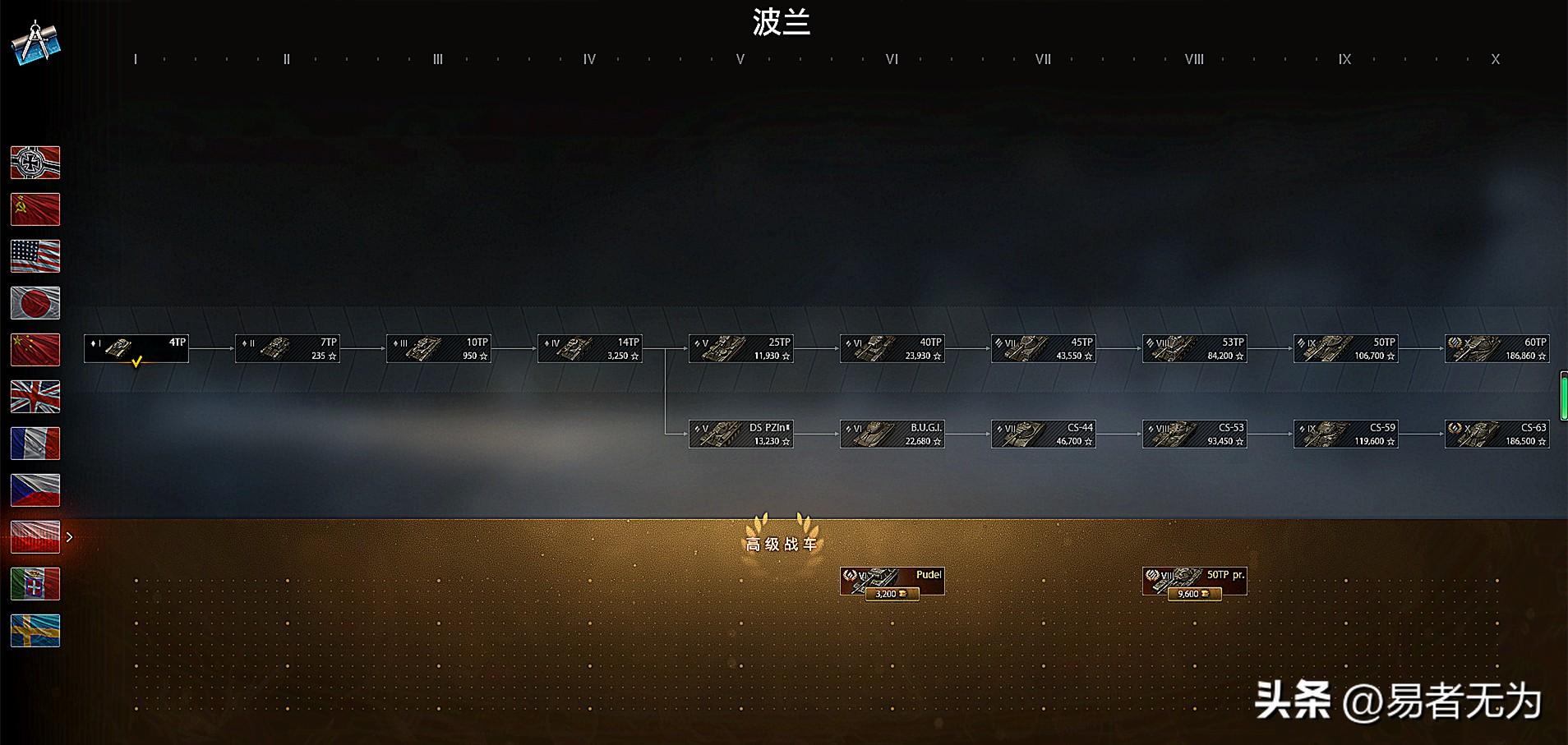Pick the CS-63 tier X tank
The image size is (1568, 745).
(x=1497, y=434)
